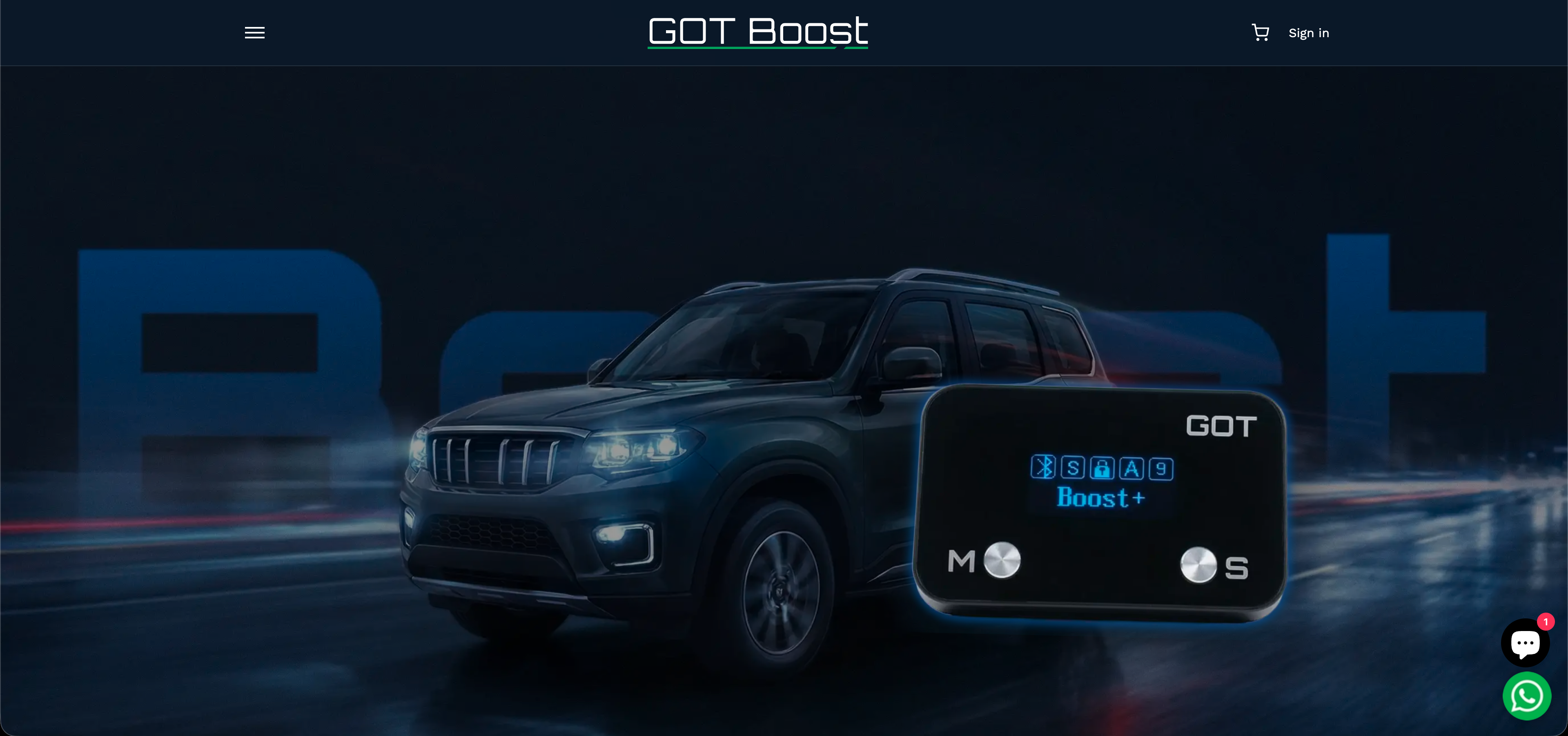
Task: Open the hamburger navigation menu
Action: (x=254, y=32)
